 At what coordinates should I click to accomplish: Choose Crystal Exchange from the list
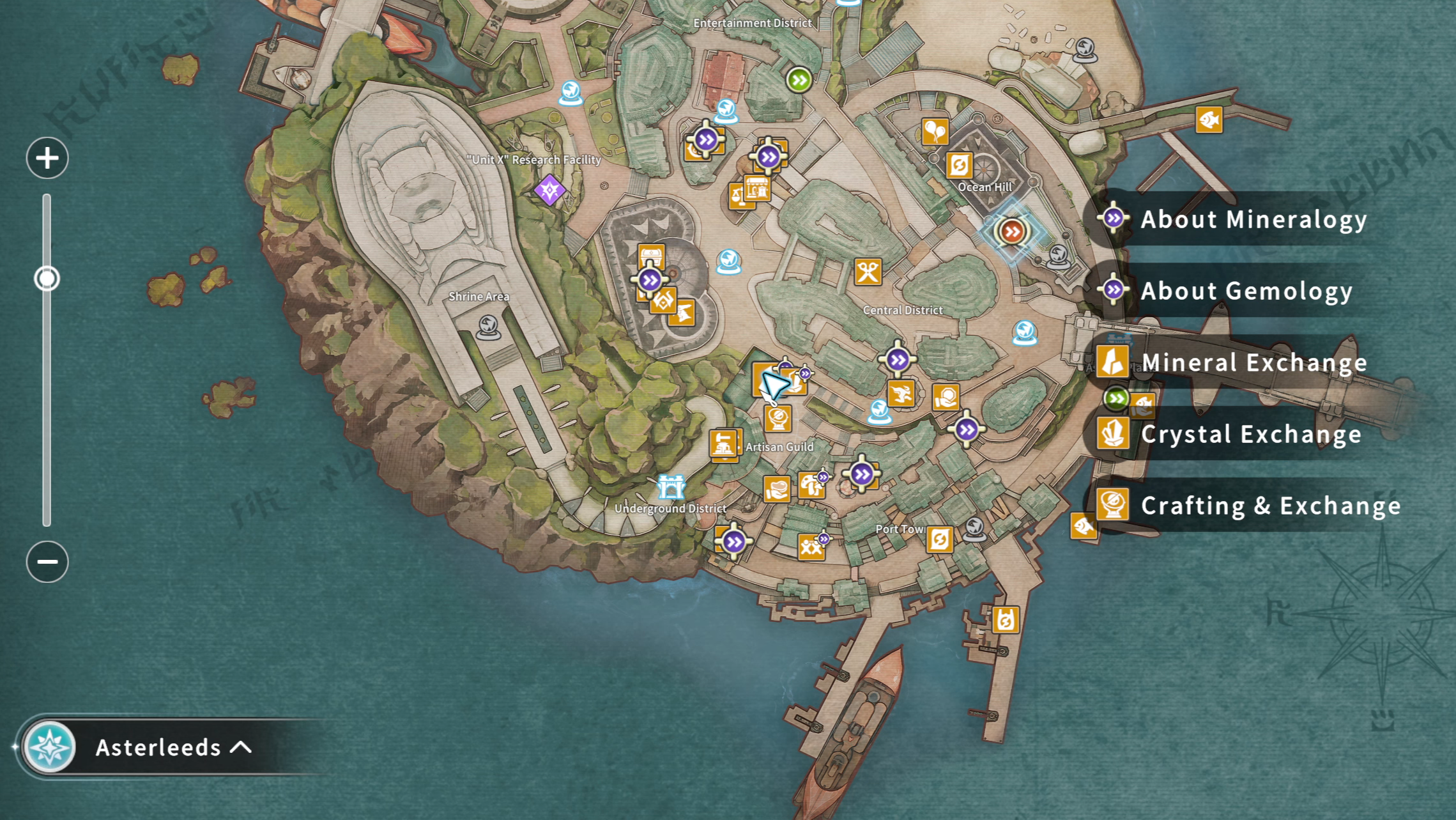tap(1250, 434)
